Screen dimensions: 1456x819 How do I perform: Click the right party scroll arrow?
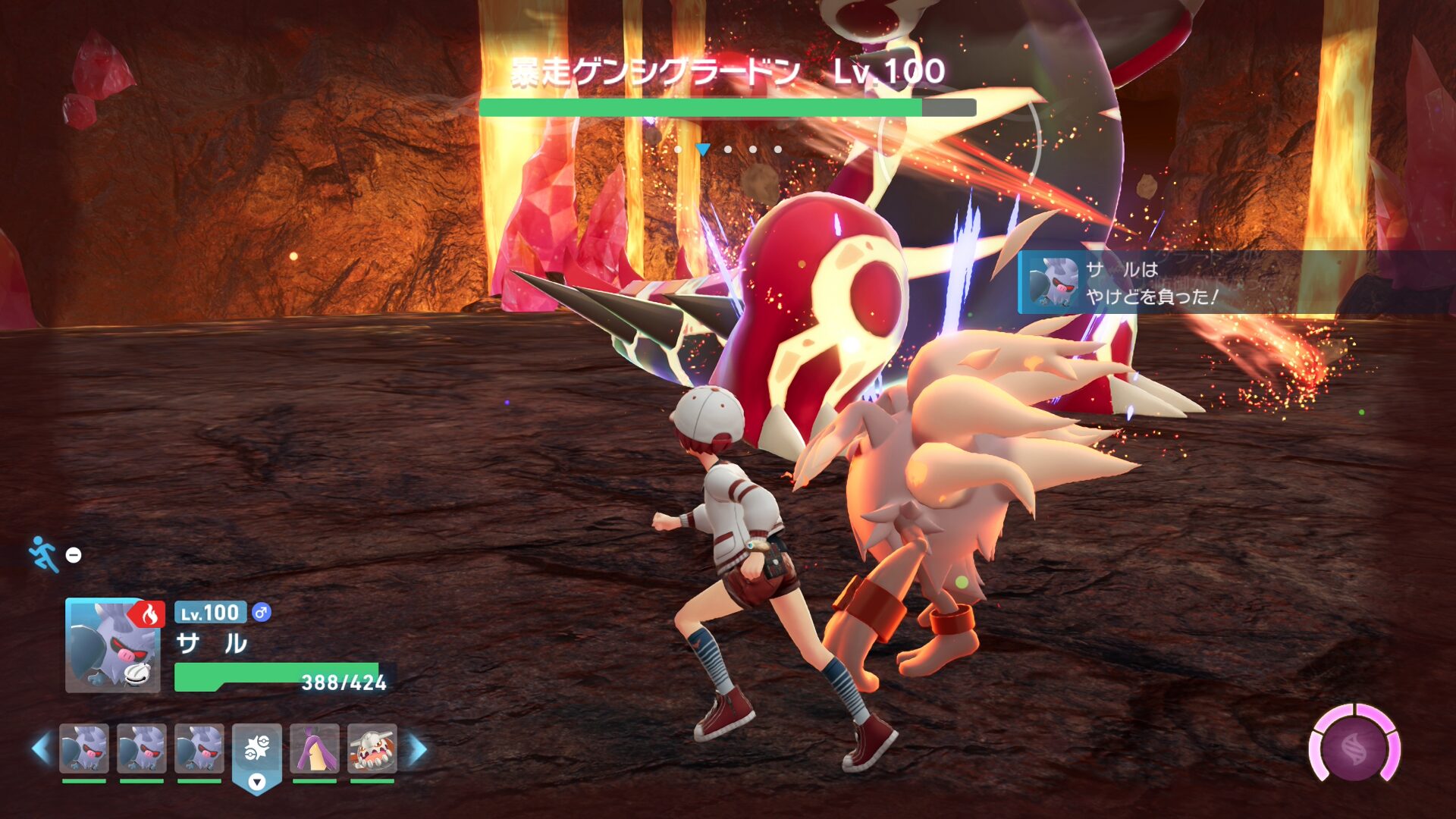point(418,748)
